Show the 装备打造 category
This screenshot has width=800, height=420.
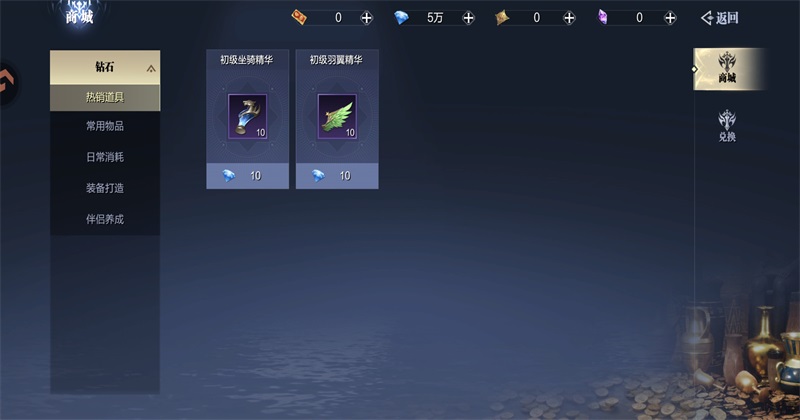click(x=105, y=188)
